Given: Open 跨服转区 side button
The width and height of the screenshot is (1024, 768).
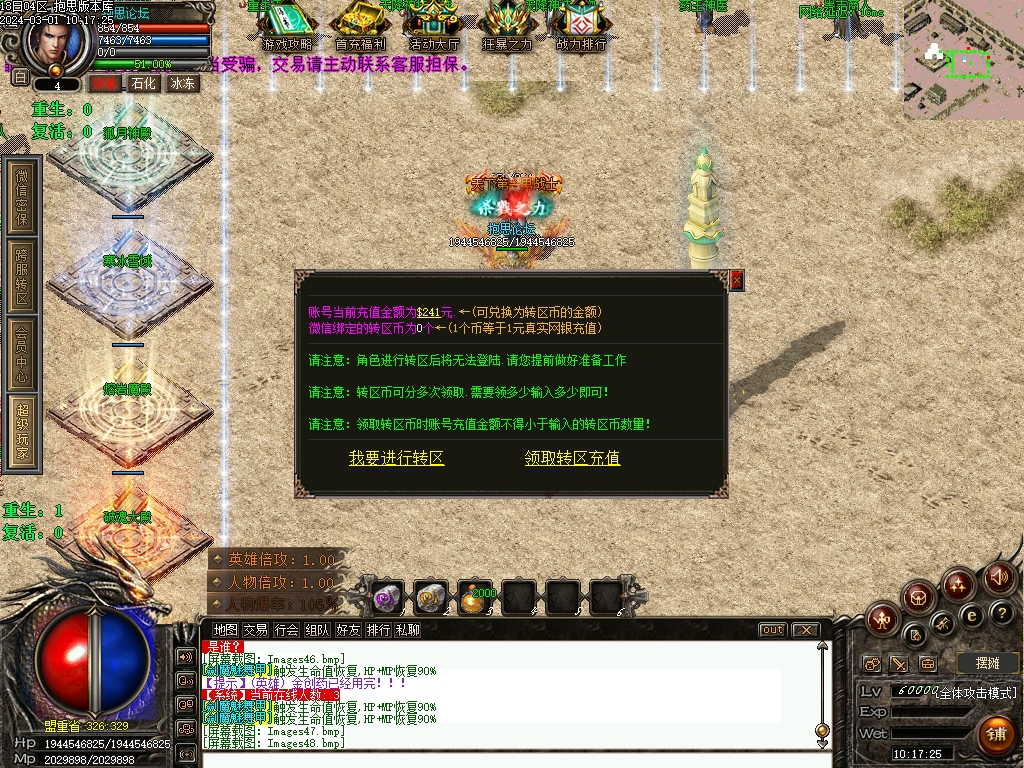Looking at the screenshot, I should (22, 276).
